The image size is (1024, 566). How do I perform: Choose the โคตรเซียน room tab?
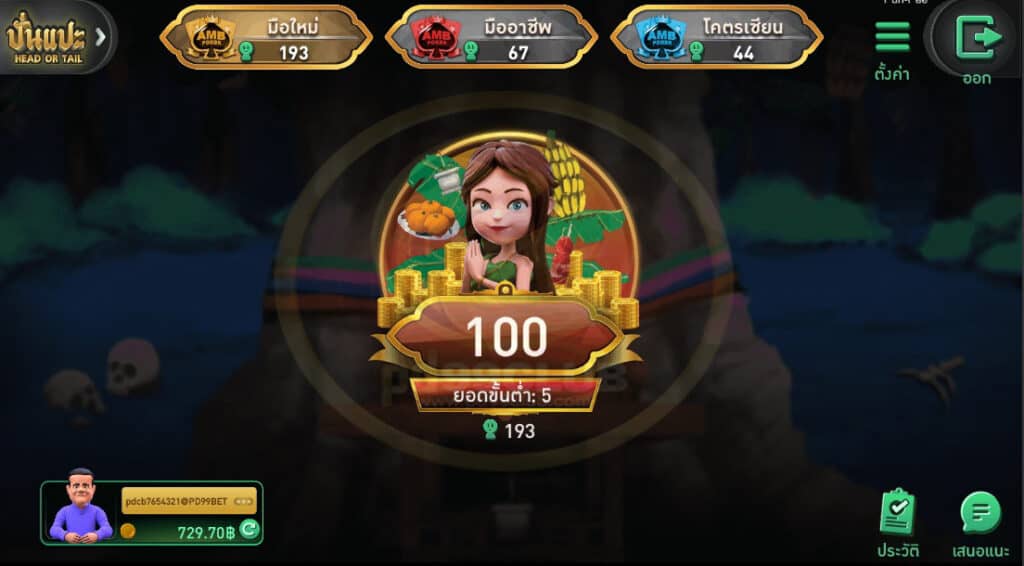tap(716, 37)
